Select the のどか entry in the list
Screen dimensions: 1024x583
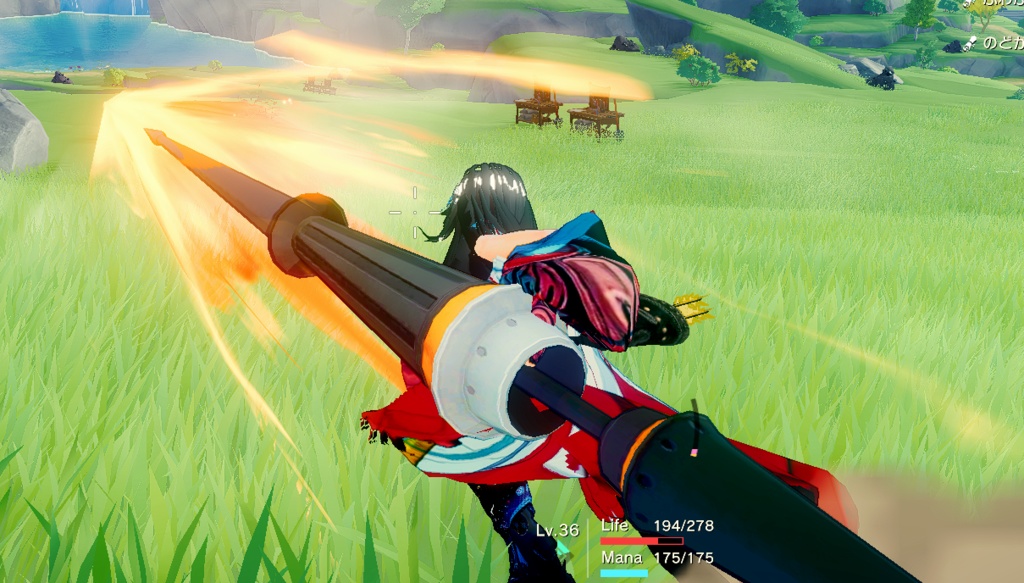(998, 43)
